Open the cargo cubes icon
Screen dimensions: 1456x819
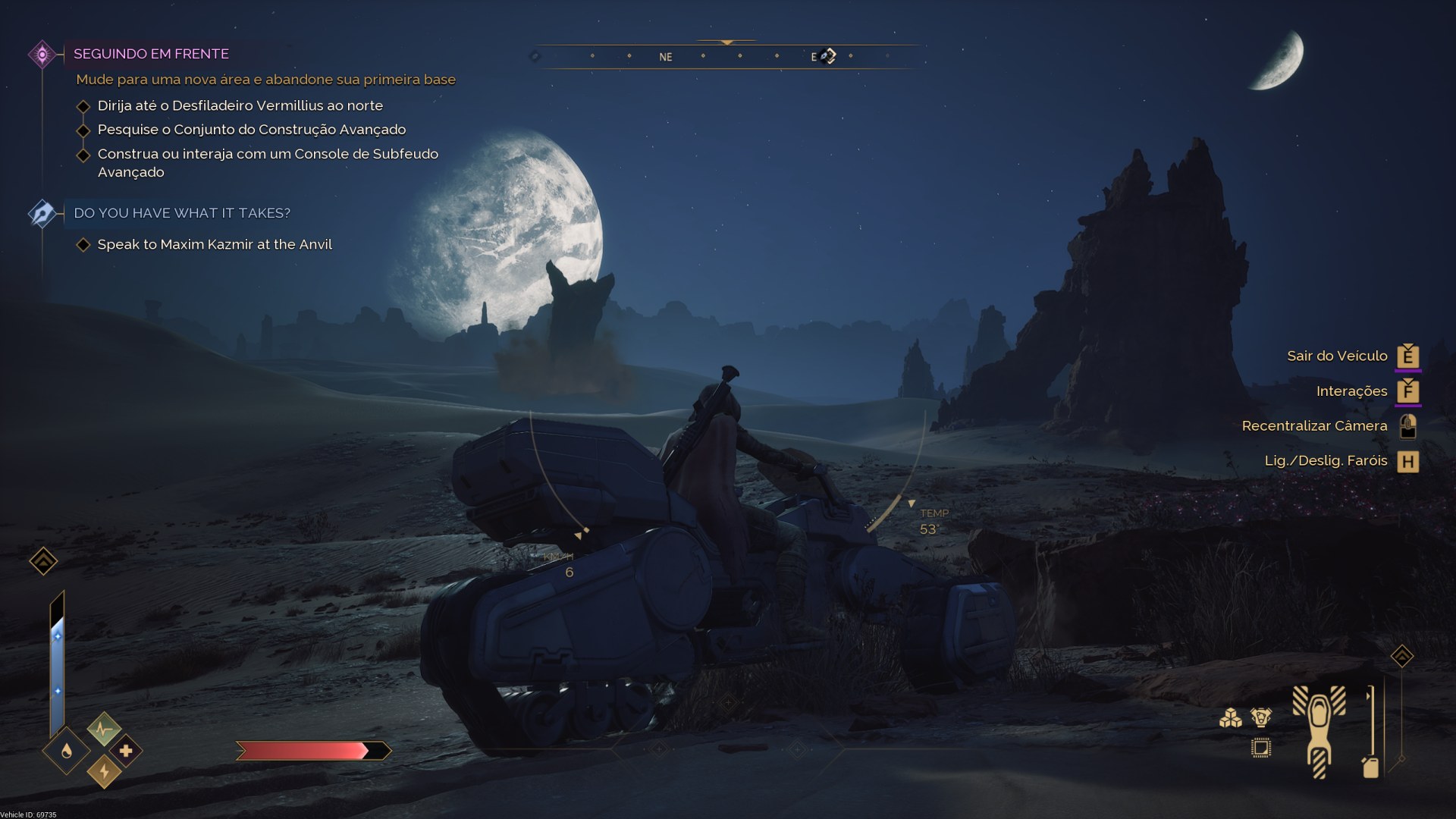coord(1231,719)
